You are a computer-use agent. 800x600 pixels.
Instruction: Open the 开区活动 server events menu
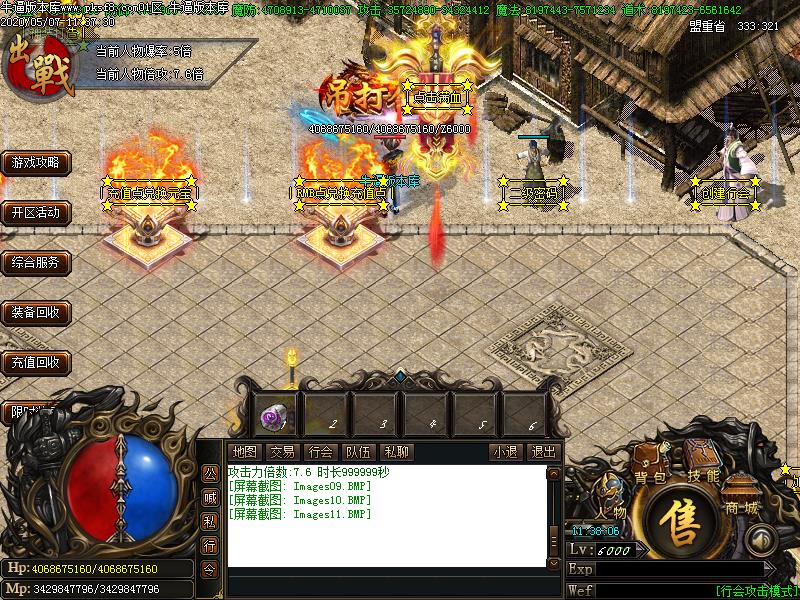[x=35, y=212]
